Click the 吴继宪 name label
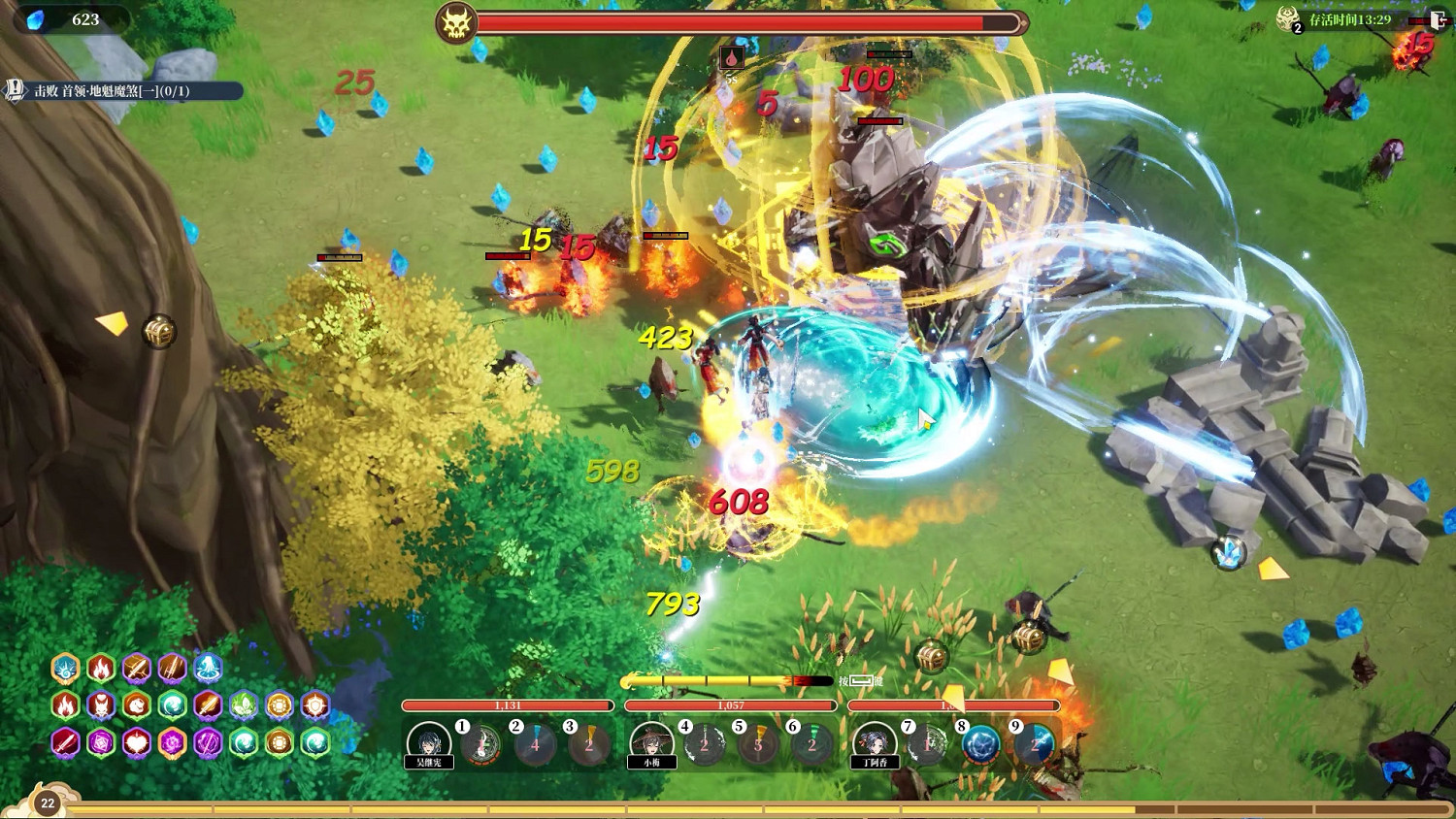This screenshot has width=1456, height=819. (427, 761)
